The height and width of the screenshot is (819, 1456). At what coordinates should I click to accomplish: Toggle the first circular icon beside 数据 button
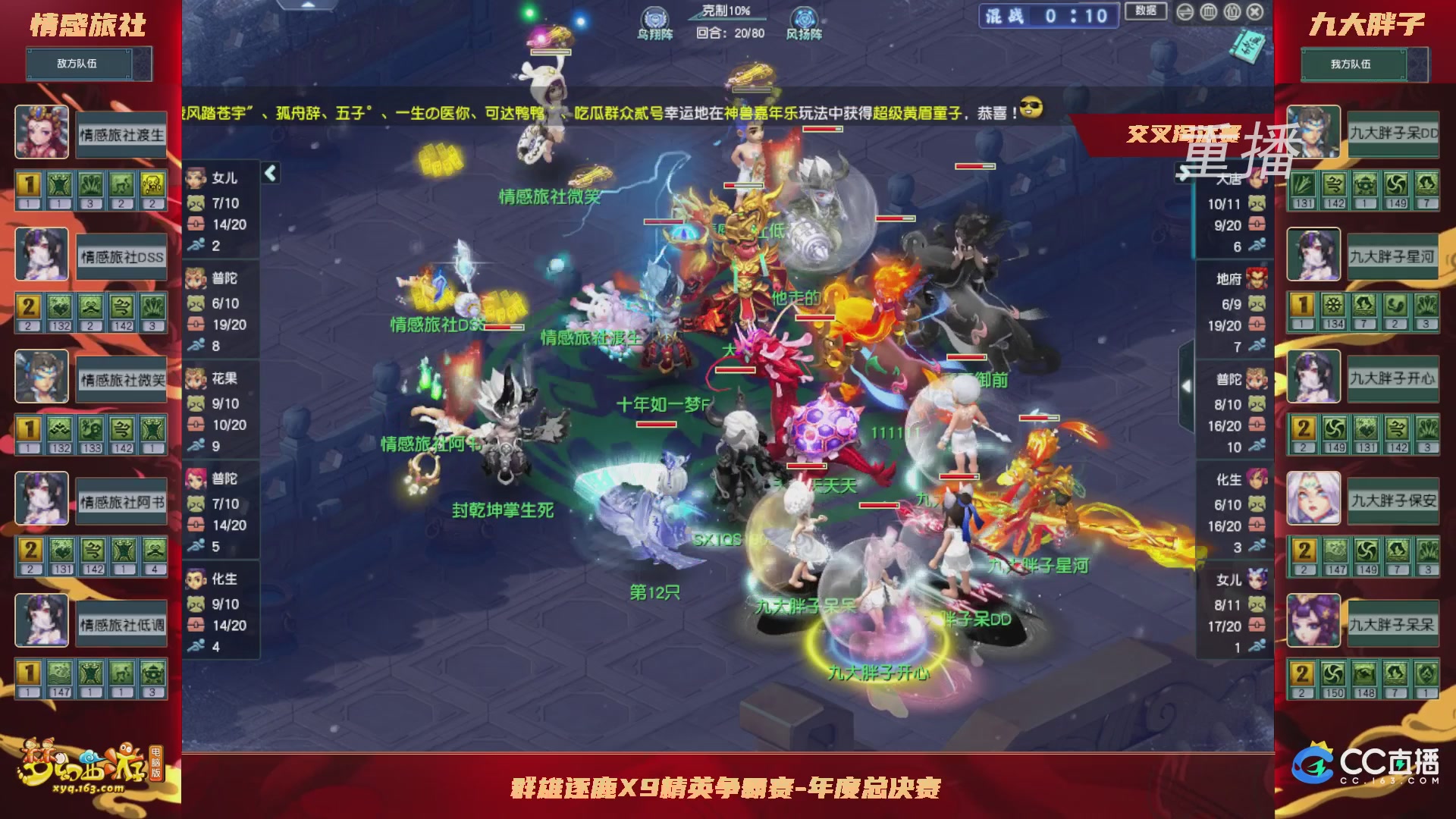(x=1185, y=11)
